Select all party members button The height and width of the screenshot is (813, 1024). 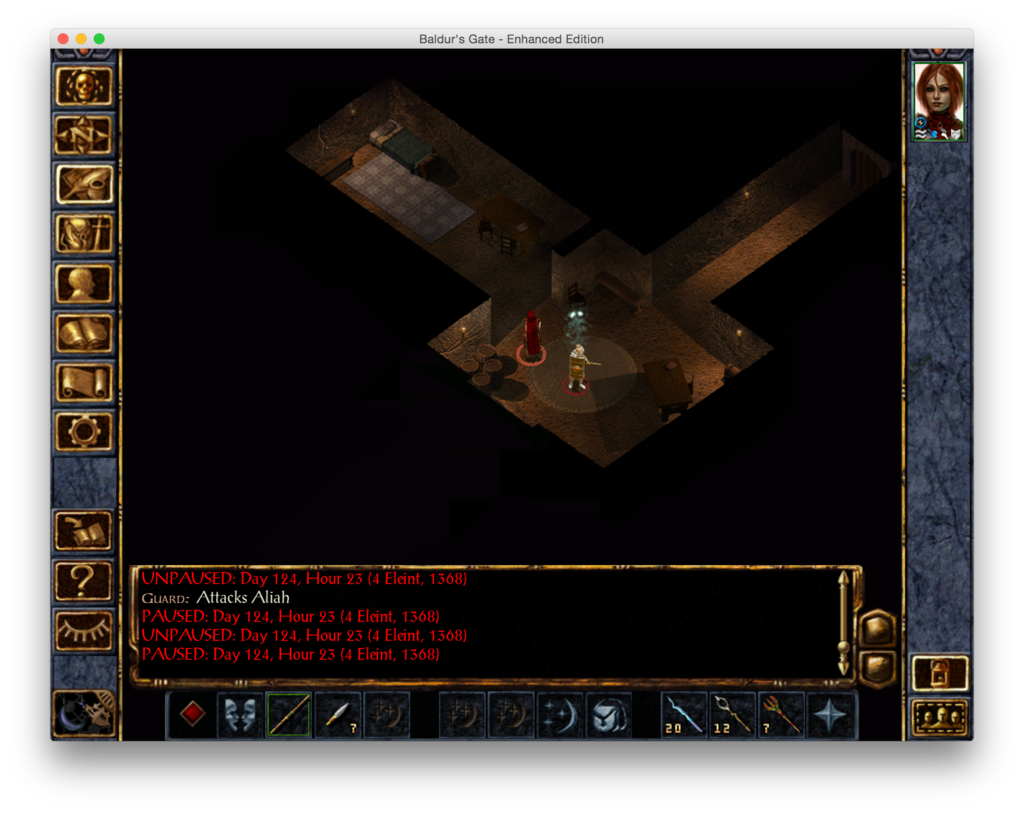[939, 717]
